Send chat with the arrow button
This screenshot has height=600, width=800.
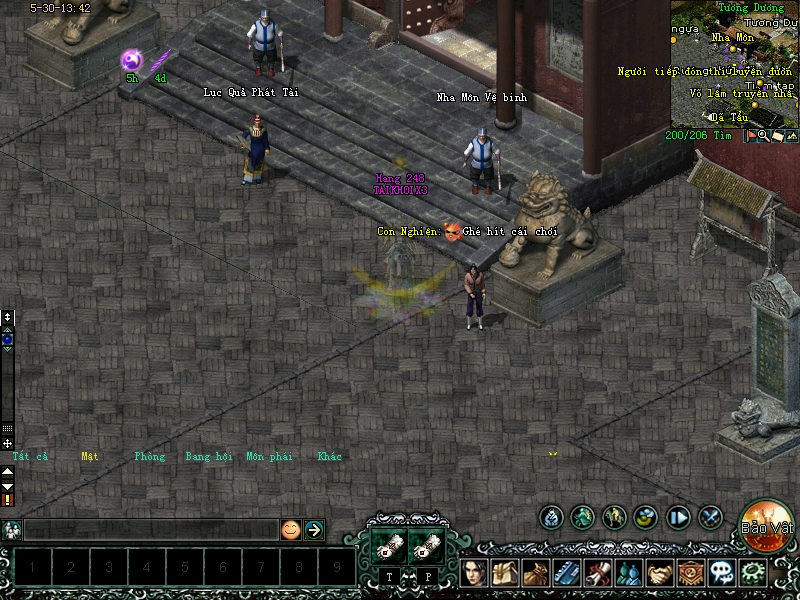(x=314, y=530)
